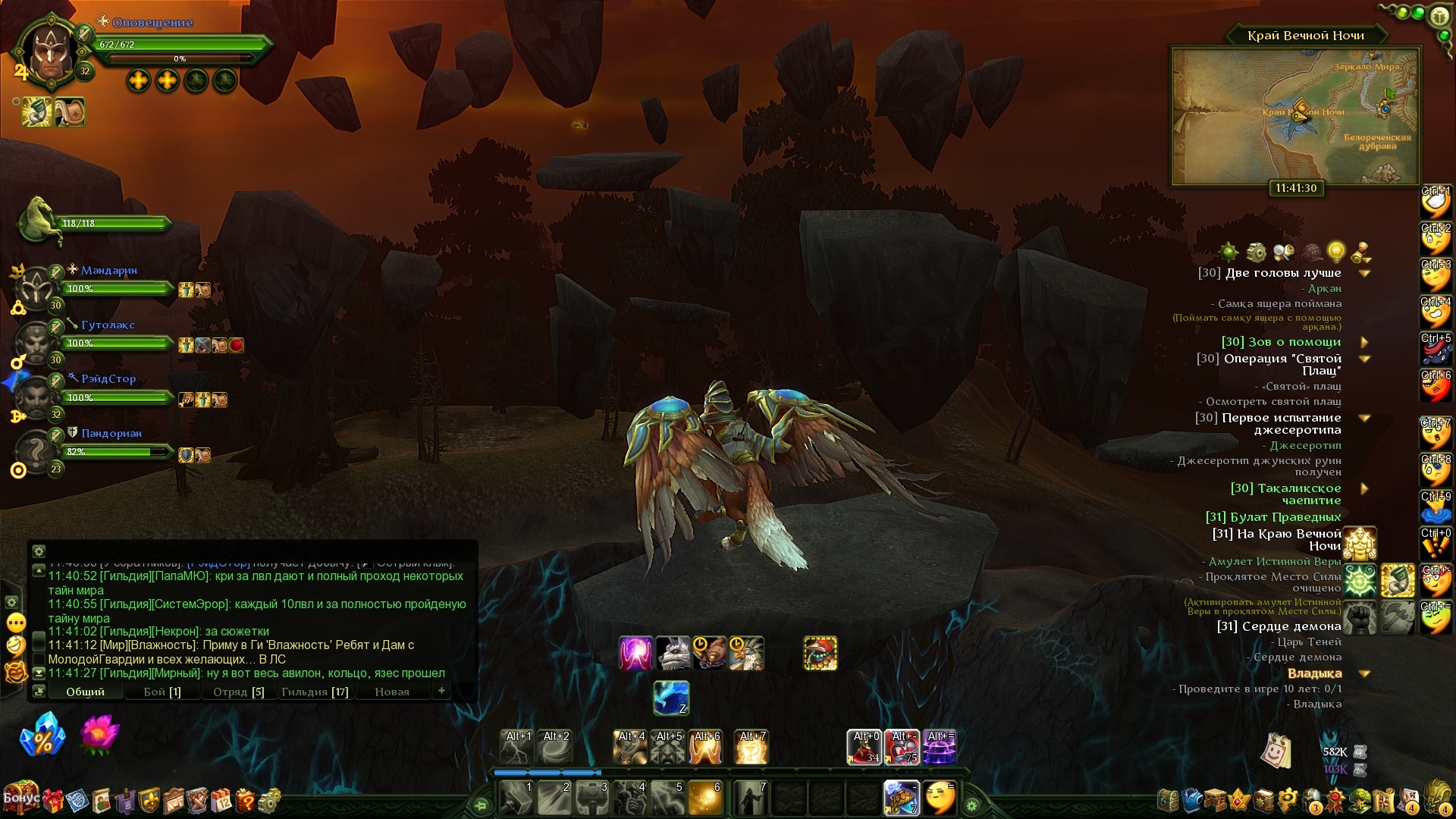This screenshot has height=819, width=1456.
Task: Add a new chat tab with plus
Action: [441, 690]
